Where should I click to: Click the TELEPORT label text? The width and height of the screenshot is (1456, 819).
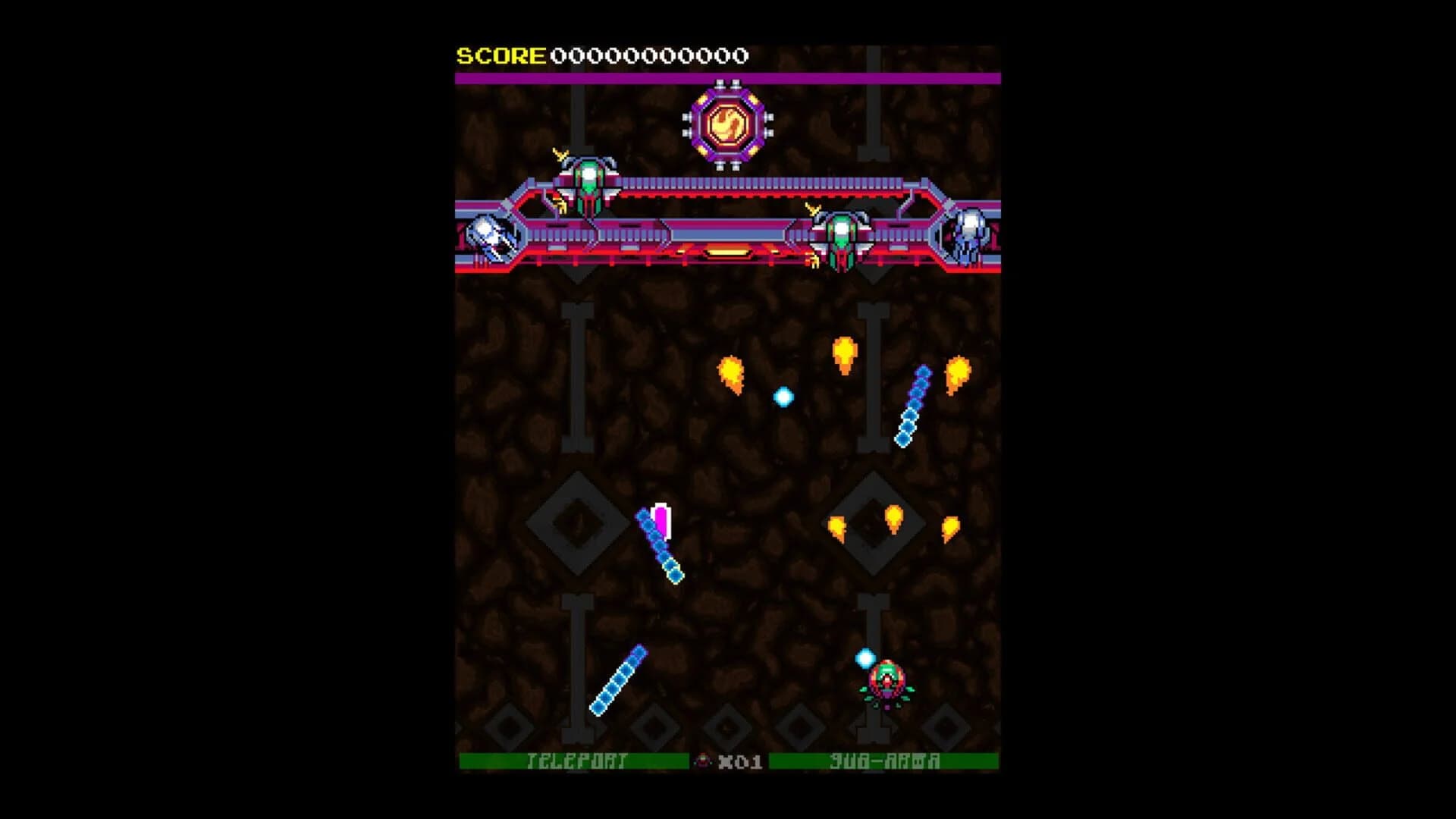(576, 761)
